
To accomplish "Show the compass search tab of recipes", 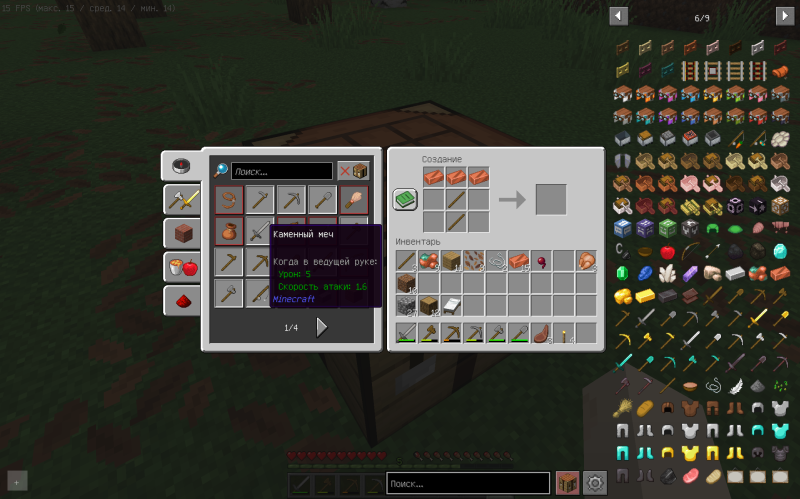I will [x=181, y=165].
